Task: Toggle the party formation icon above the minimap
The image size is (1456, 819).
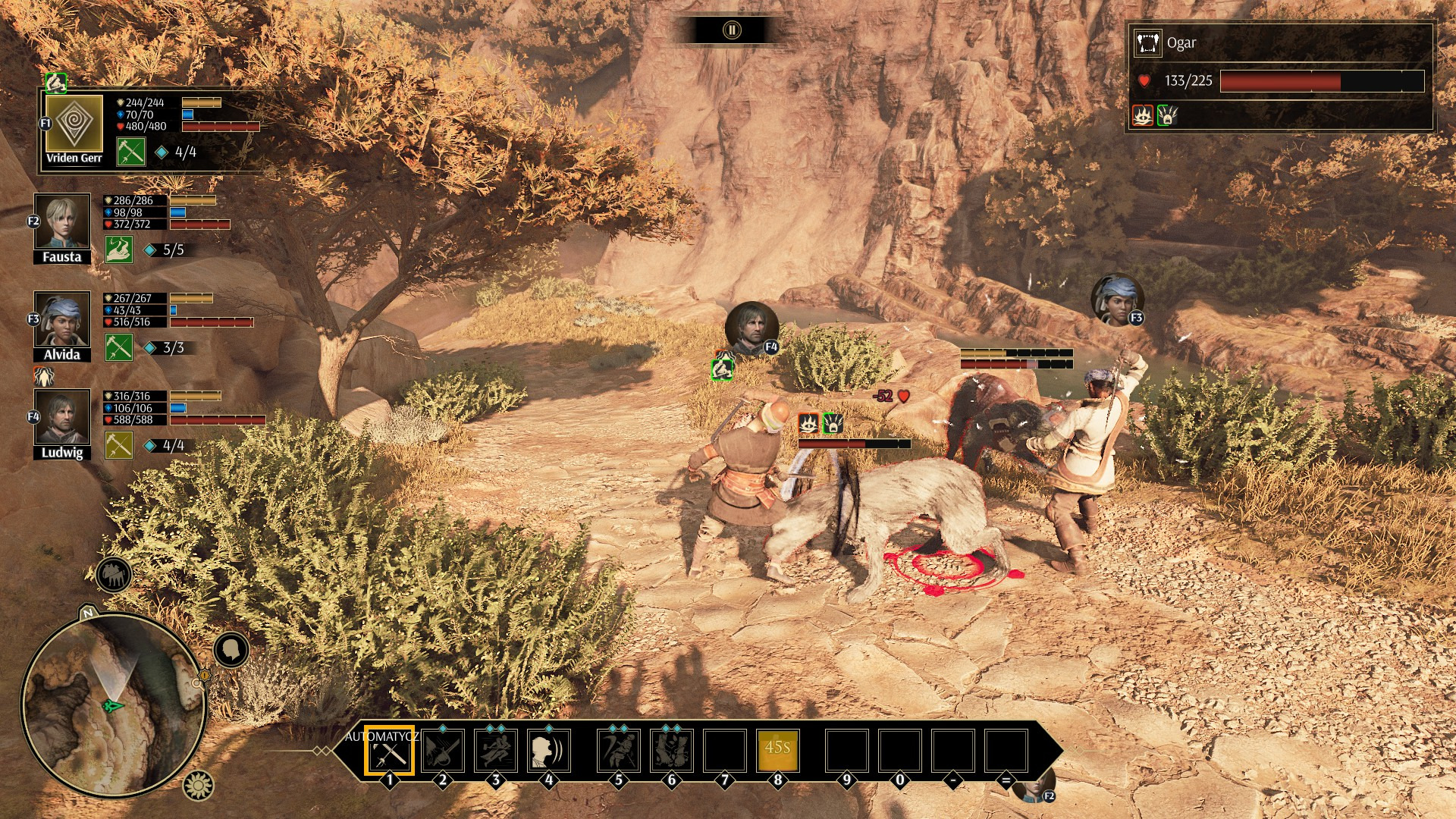Action: click(x=114, y=576)
